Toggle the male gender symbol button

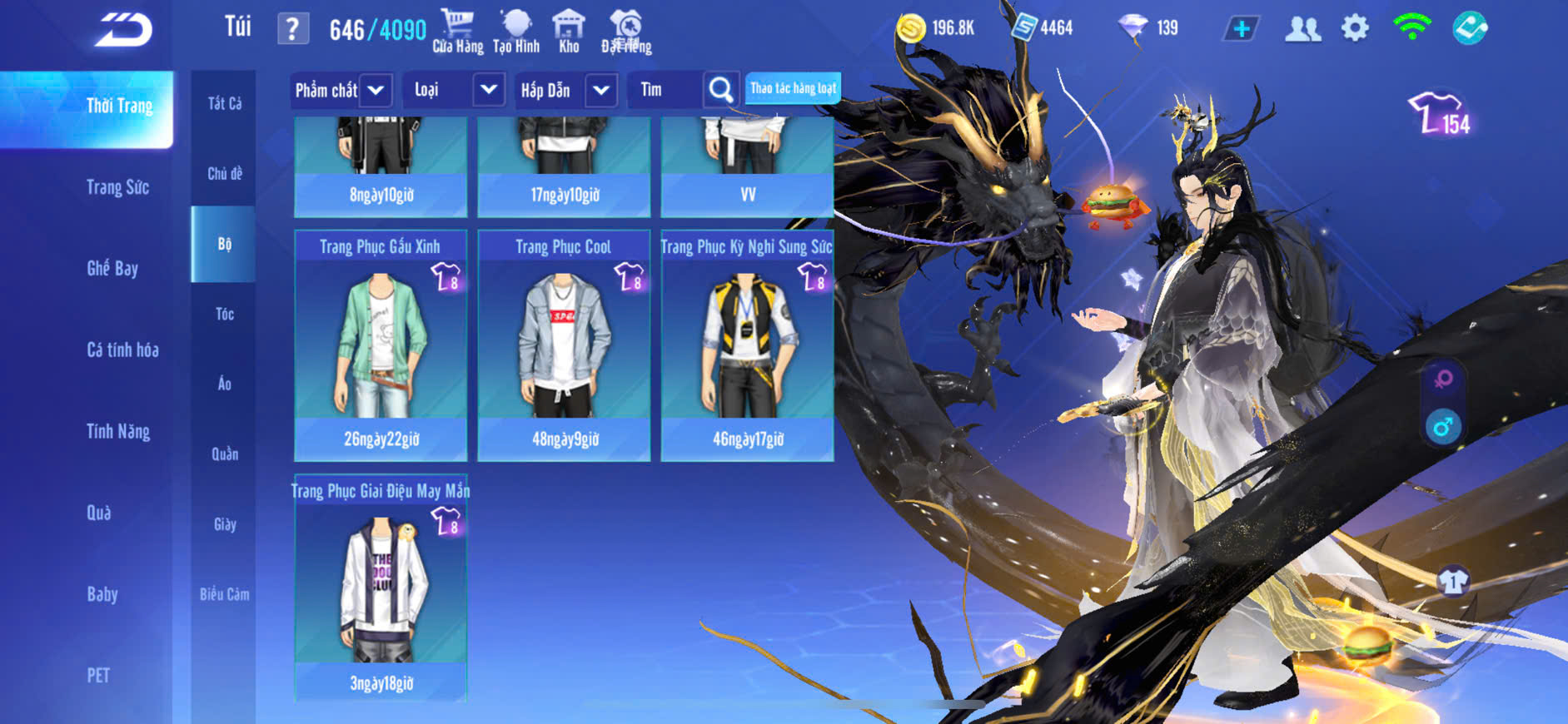click(1443, 428)
